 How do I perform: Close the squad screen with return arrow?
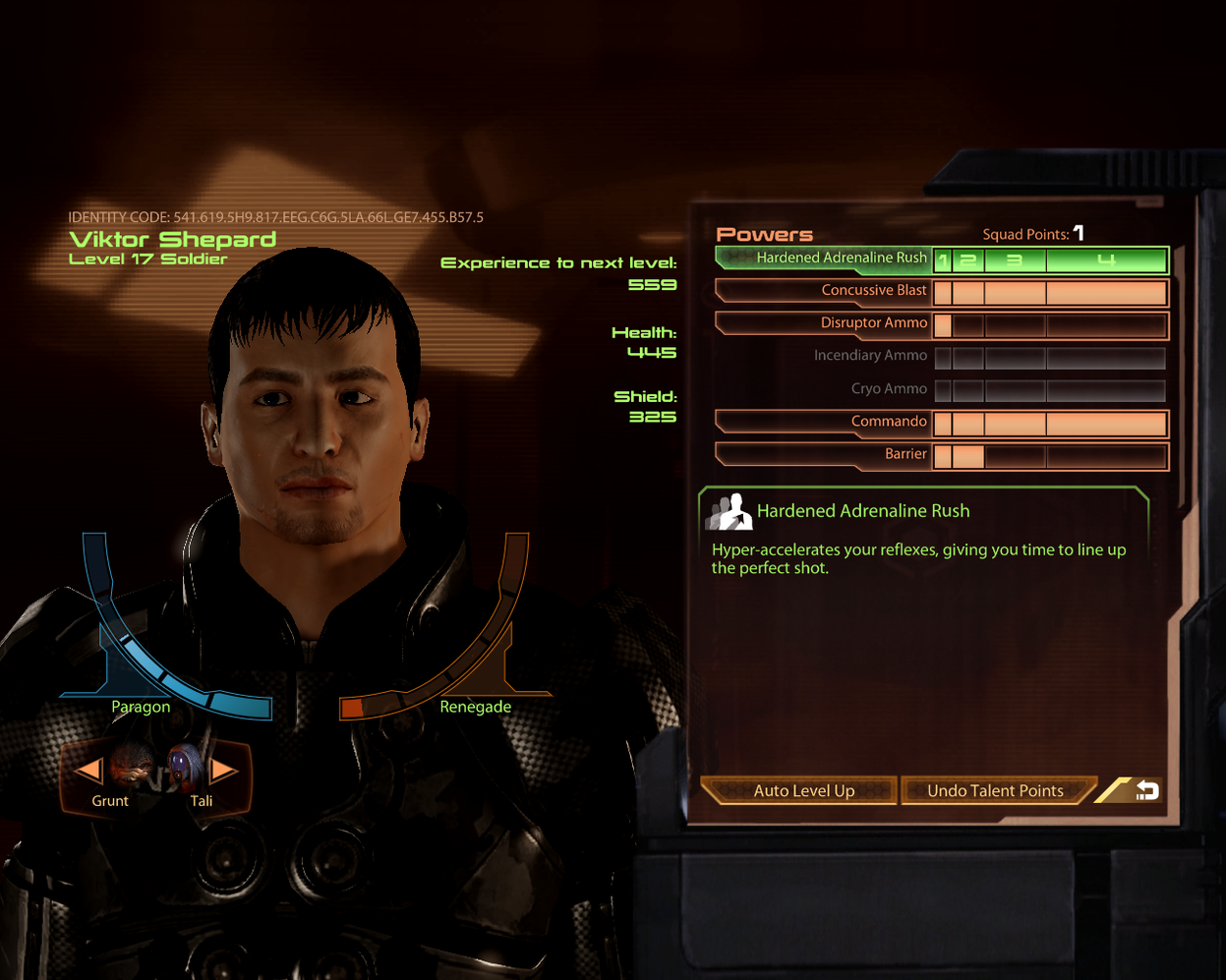click(x=1144, y=789)
